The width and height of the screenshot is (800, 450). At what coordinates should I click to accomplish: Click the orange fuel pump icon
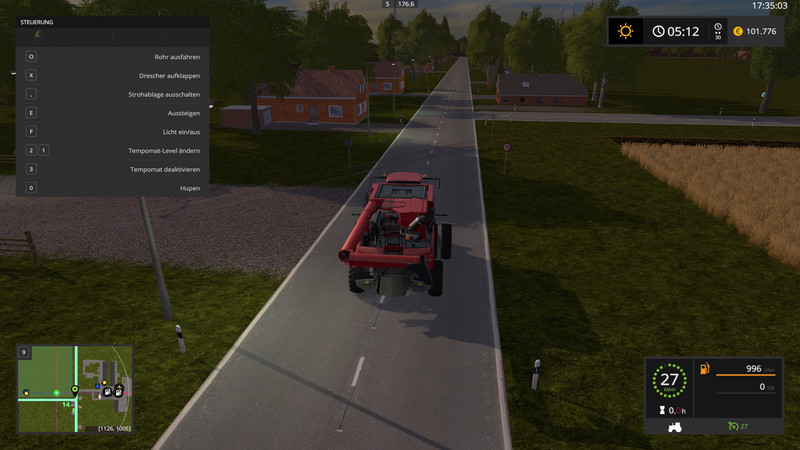click(704, 370)
